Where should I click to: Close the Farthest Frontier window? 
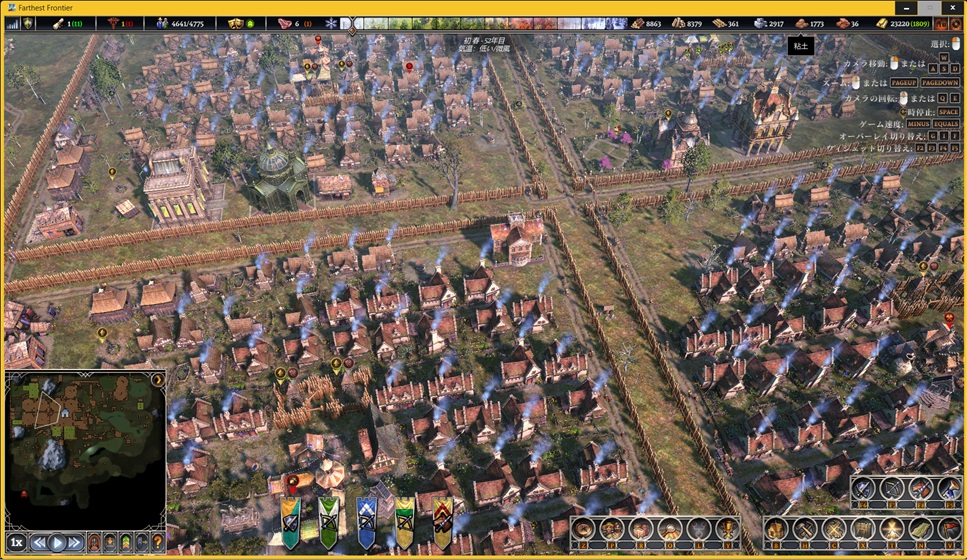click(x=954, y=7)
